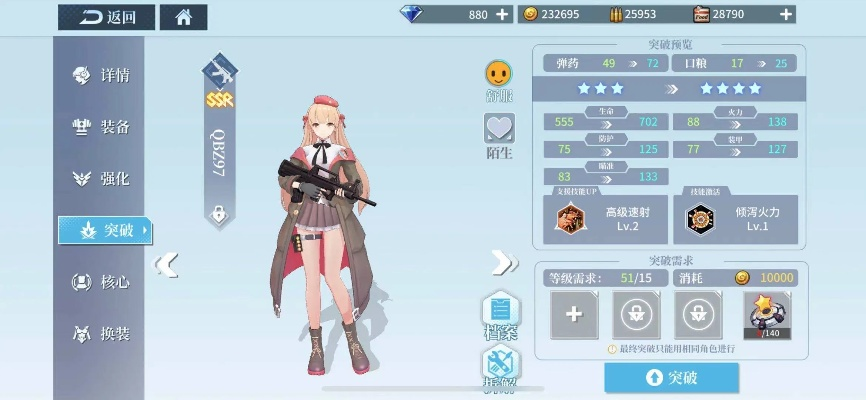This screenshot has width=866, height=400.
Task: Return to the home screen via house icon
Action: pyautogui.click(x=184, y=16)
